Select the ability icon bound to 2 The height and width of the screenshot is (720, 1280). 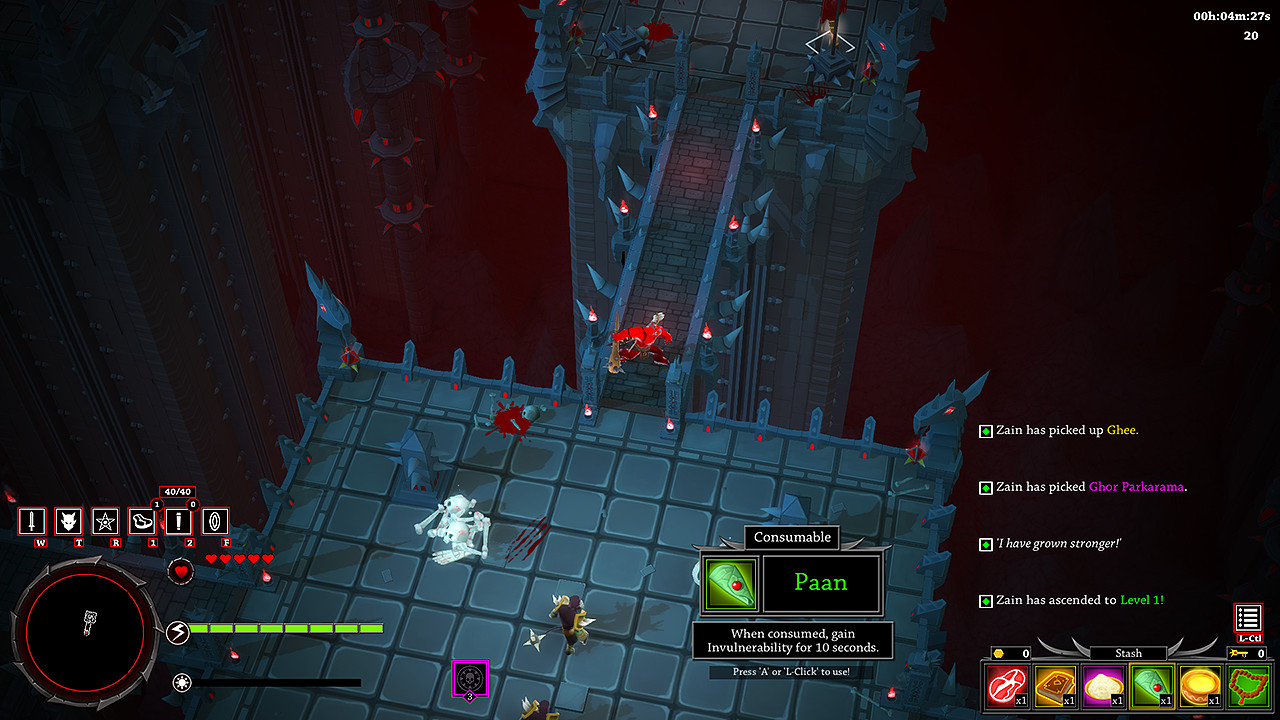179,521
